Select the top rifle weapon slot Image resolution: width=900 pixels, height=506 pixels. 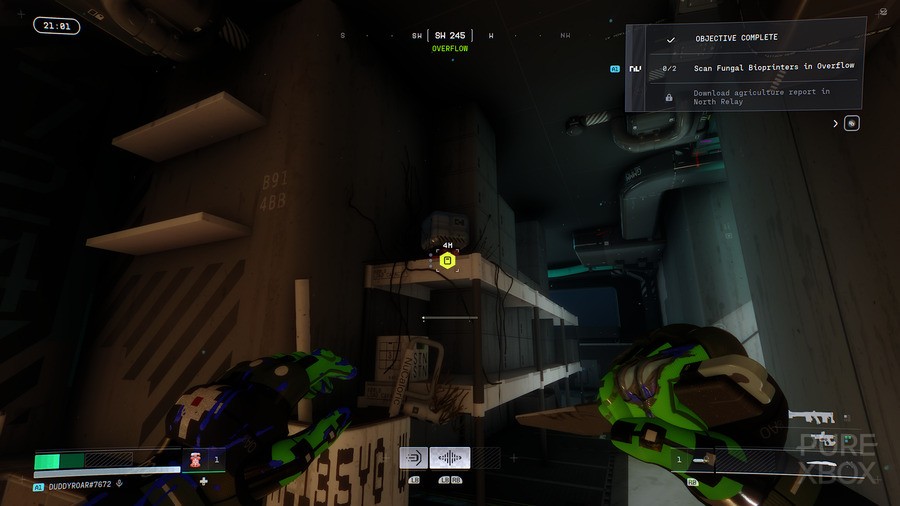811,416
